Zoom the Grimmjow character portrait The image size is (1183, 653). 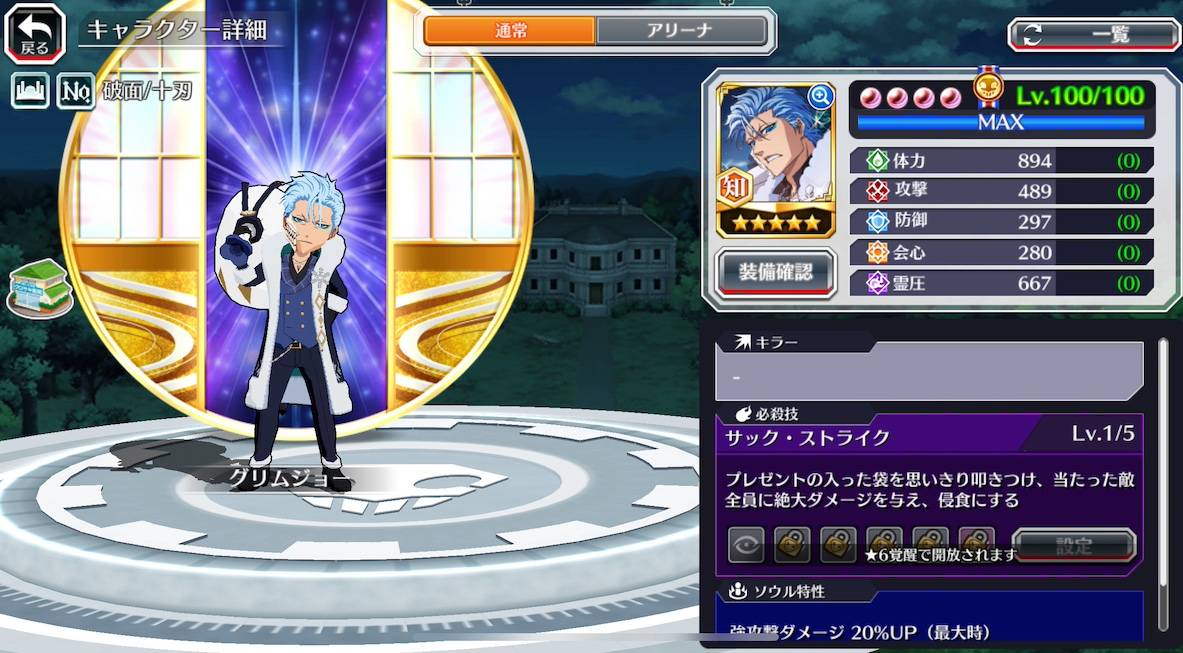(x=820, y=97)
